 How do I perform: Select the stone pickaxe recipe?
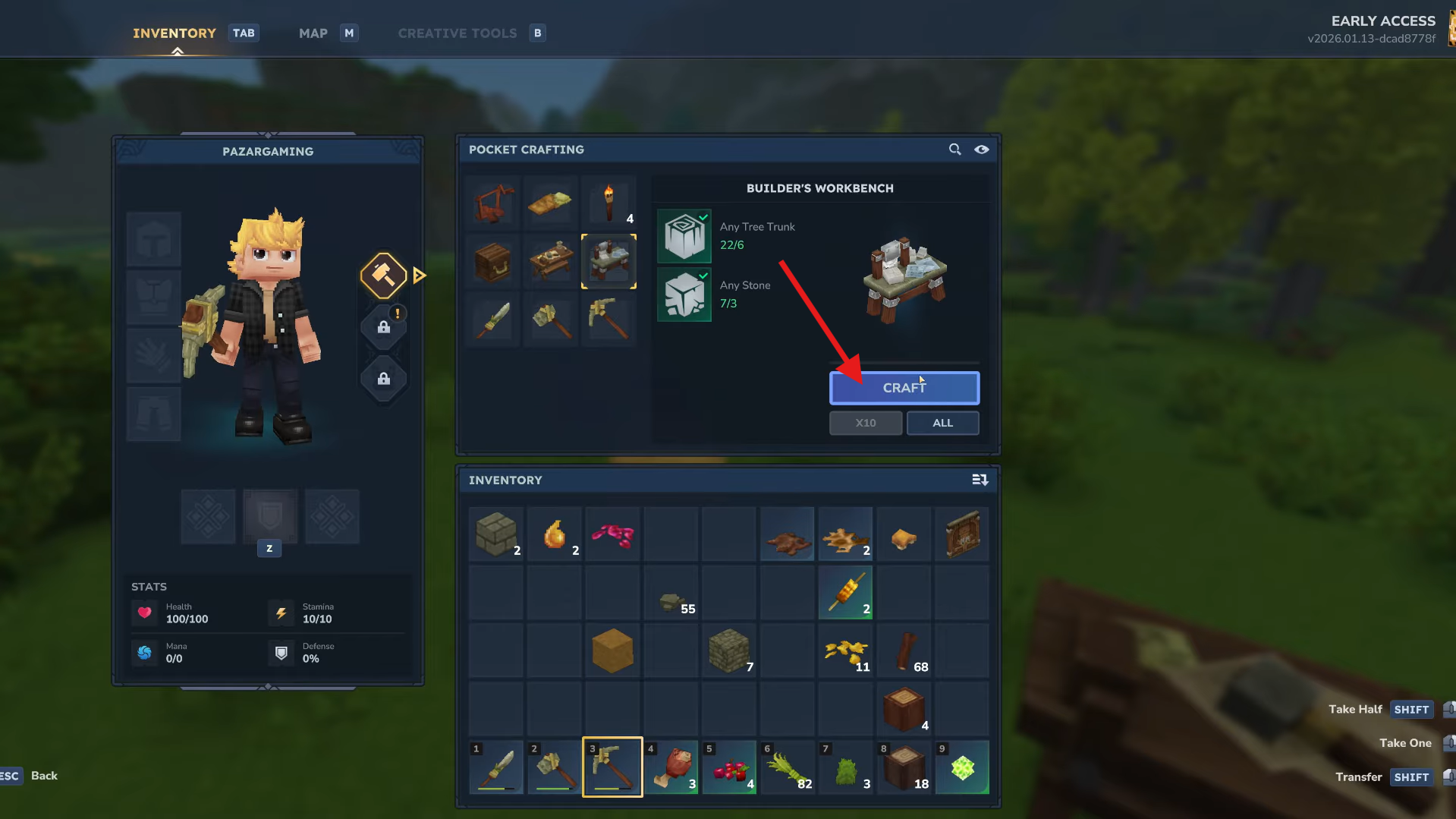coord(609,320)
